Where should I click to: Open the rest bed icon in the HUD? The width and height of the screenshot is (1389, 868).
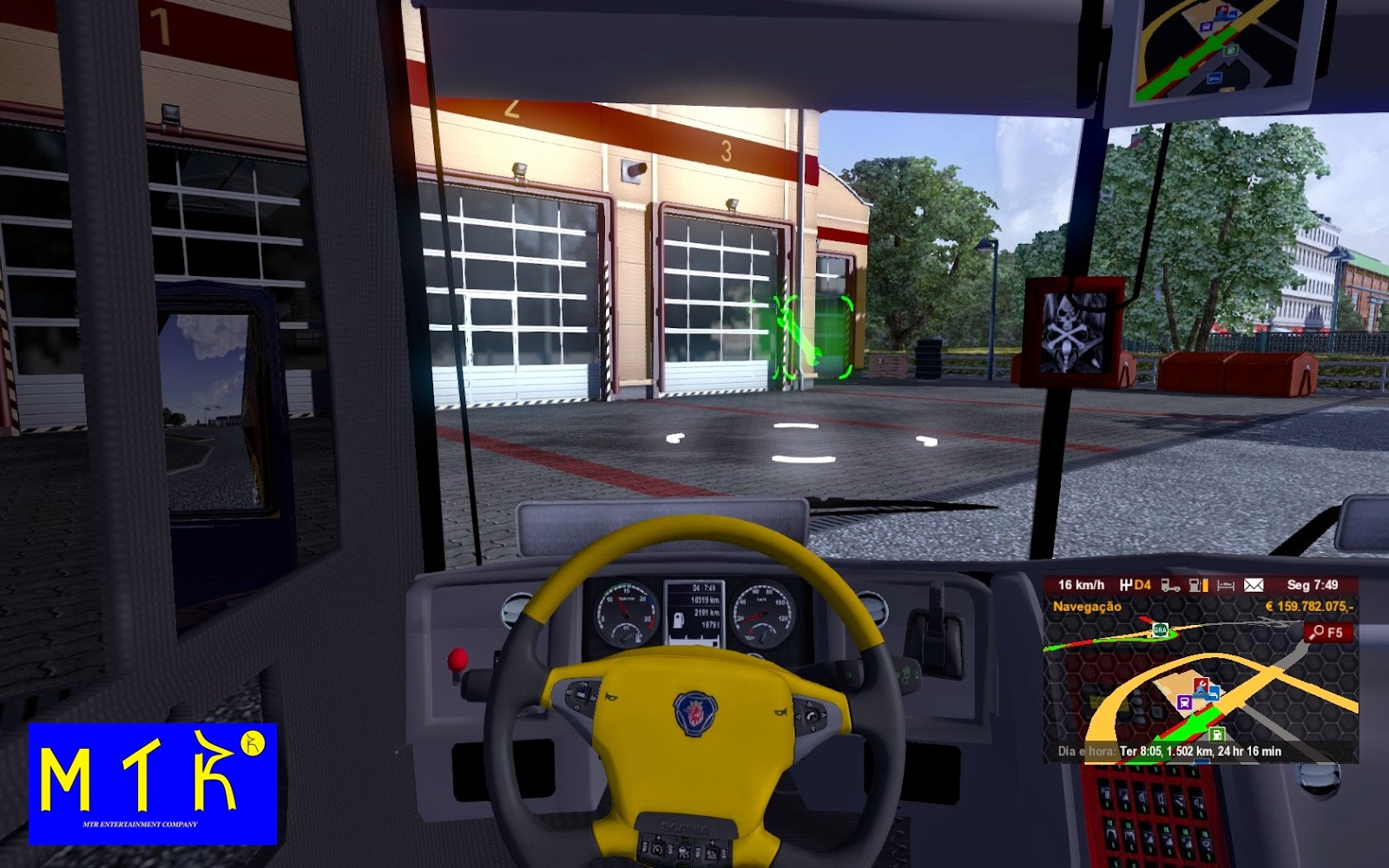point(1225,586)
